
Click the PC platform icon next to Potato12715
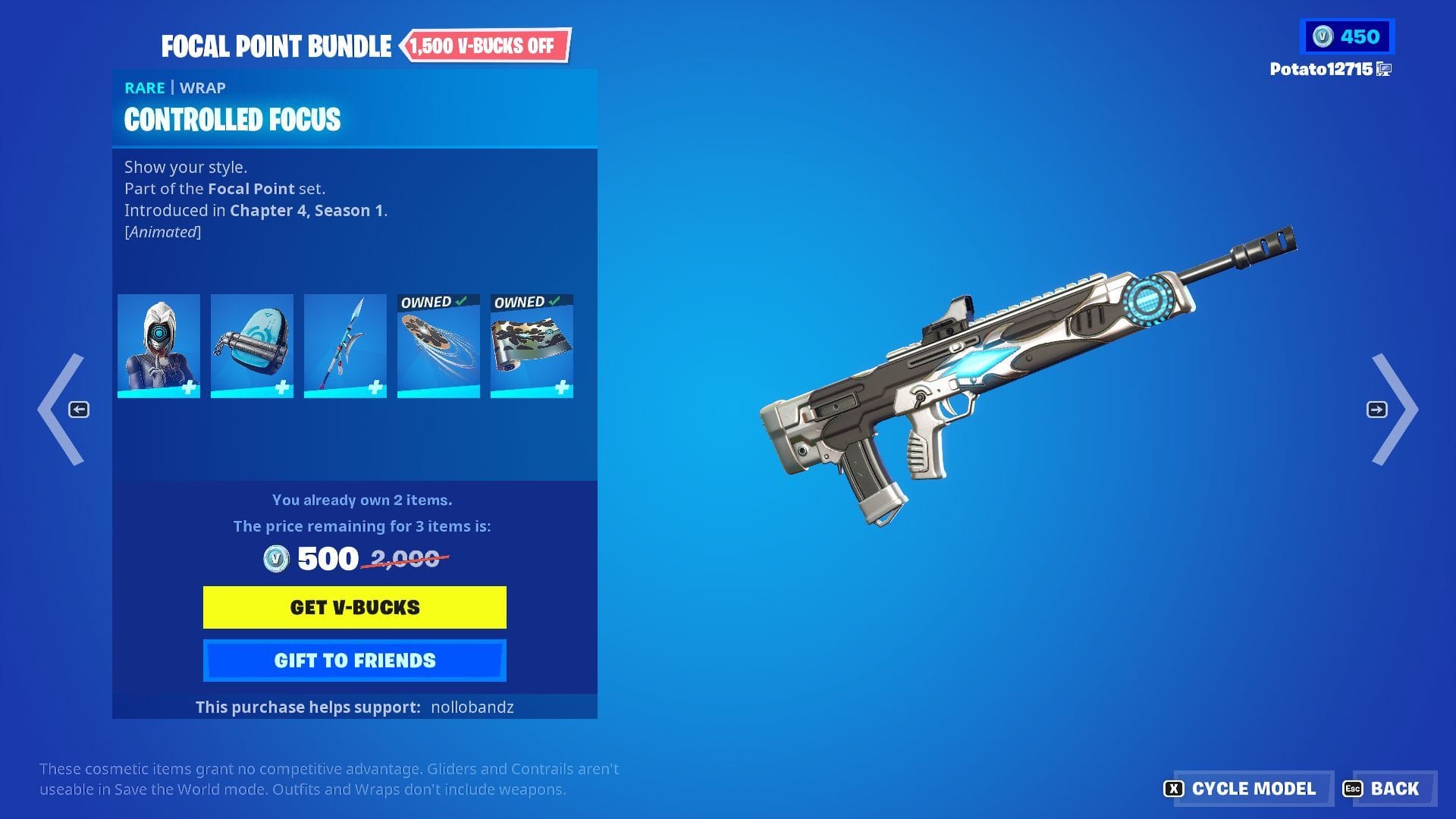[x=1385, y=68]
